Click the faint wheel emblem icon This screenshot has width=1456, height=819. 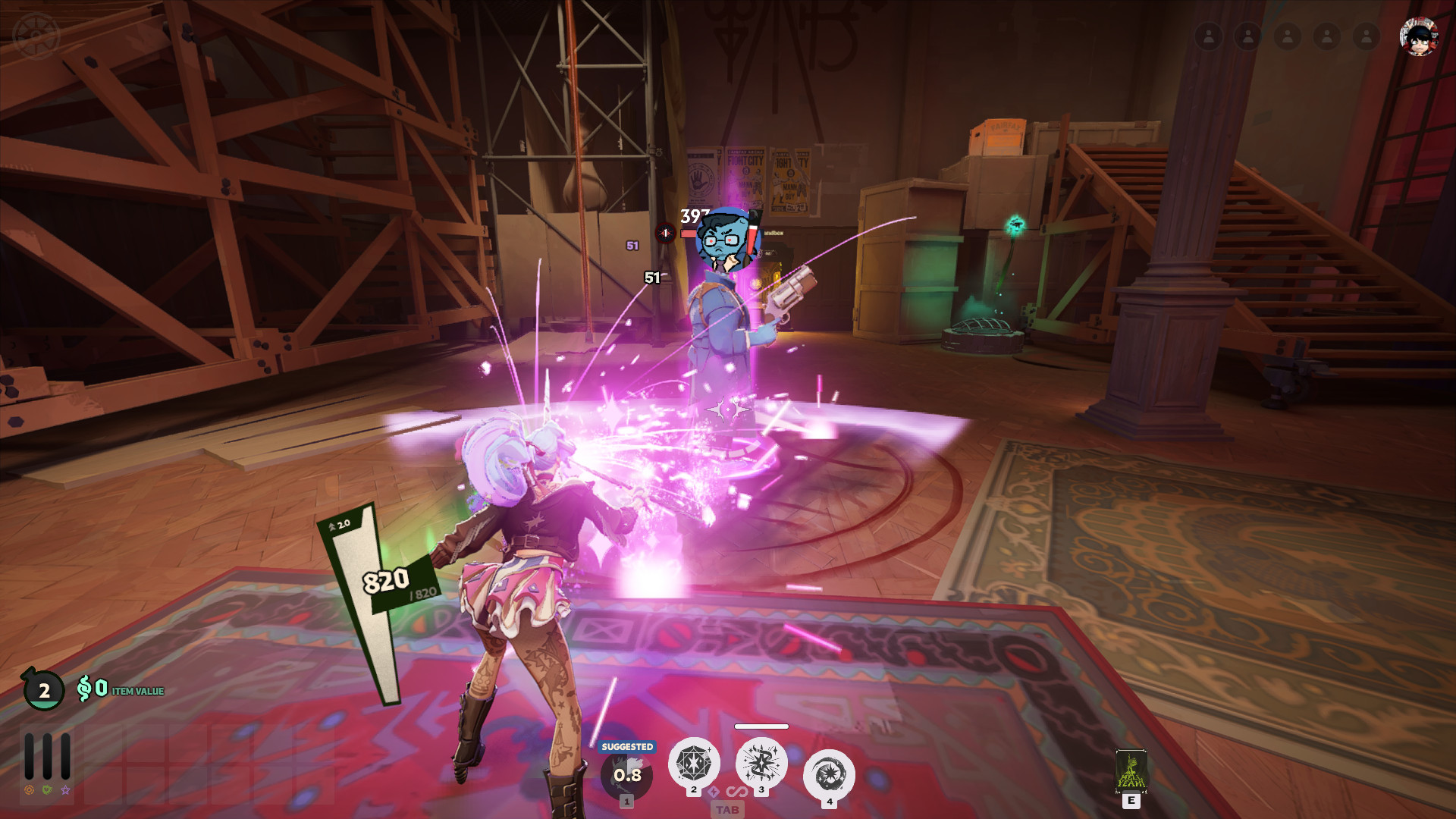36,36
